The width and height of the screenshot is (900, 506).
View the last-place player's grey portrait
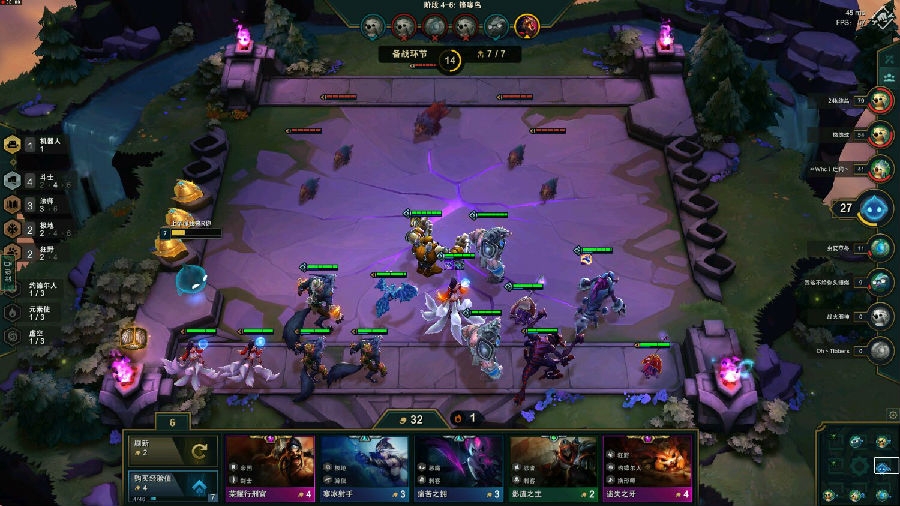880,349
